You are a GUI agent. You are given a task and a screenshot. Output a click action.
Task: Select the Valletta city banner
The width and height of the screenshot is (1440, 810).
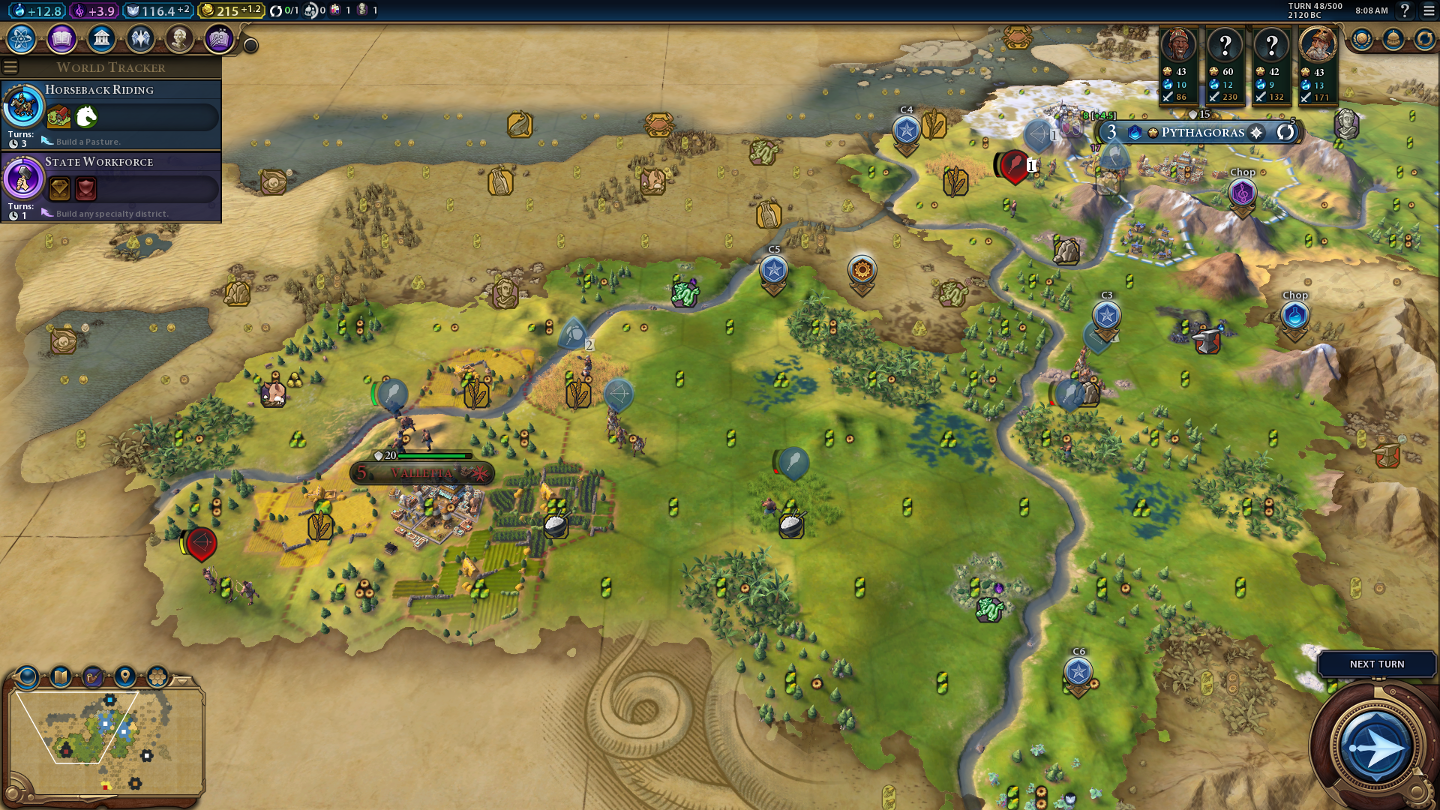(422, 473)
